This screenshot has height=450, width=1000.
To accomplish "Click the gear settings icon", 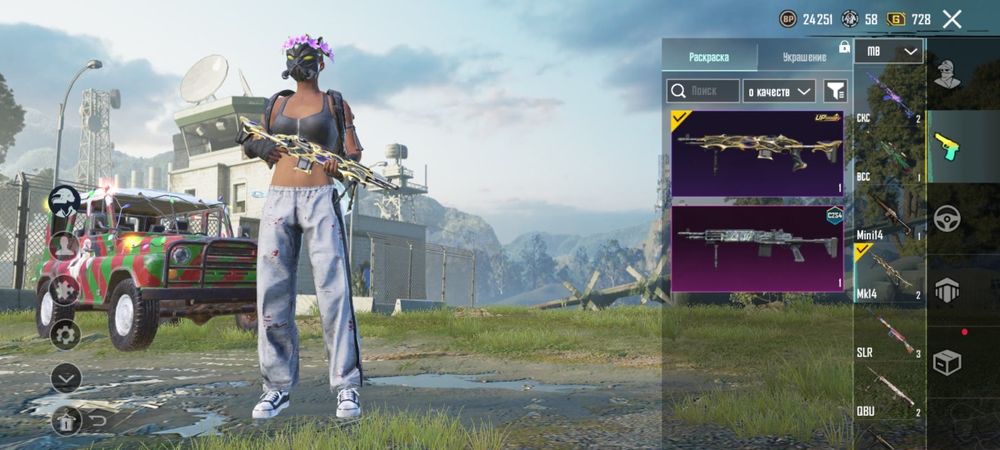I will [66, 334].
